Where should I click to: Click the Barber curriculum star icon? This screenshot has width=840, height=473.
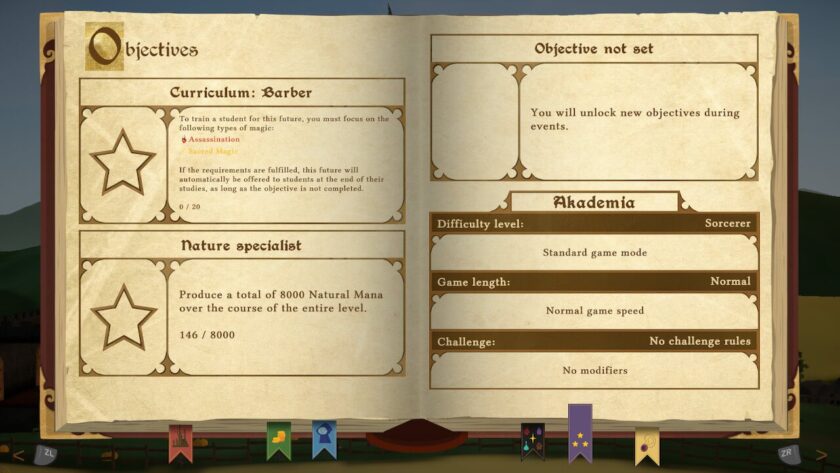[x=123, y=162]
